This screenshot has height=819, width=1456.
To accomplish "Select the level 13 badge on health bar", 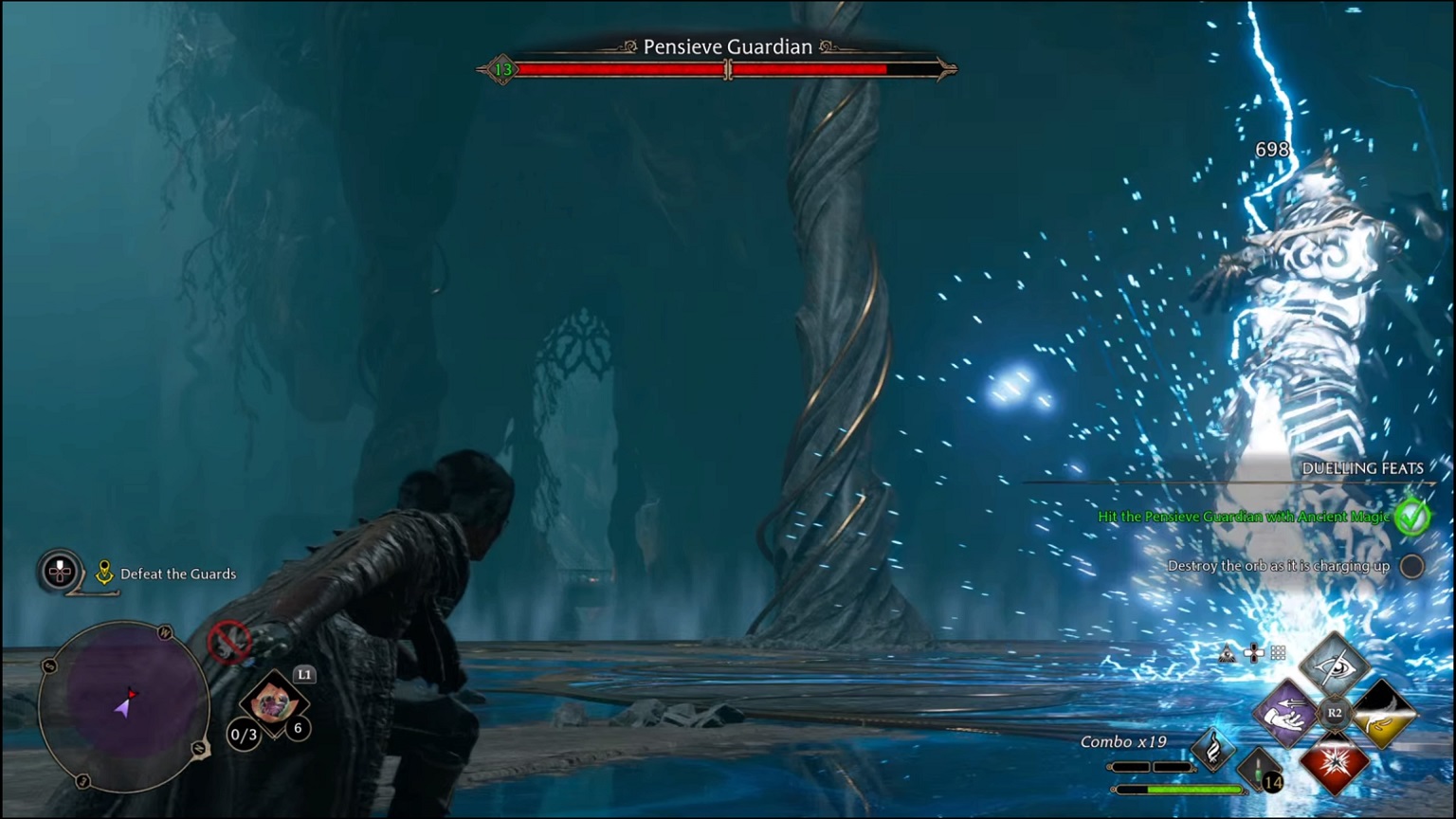I will coord(503,68).
